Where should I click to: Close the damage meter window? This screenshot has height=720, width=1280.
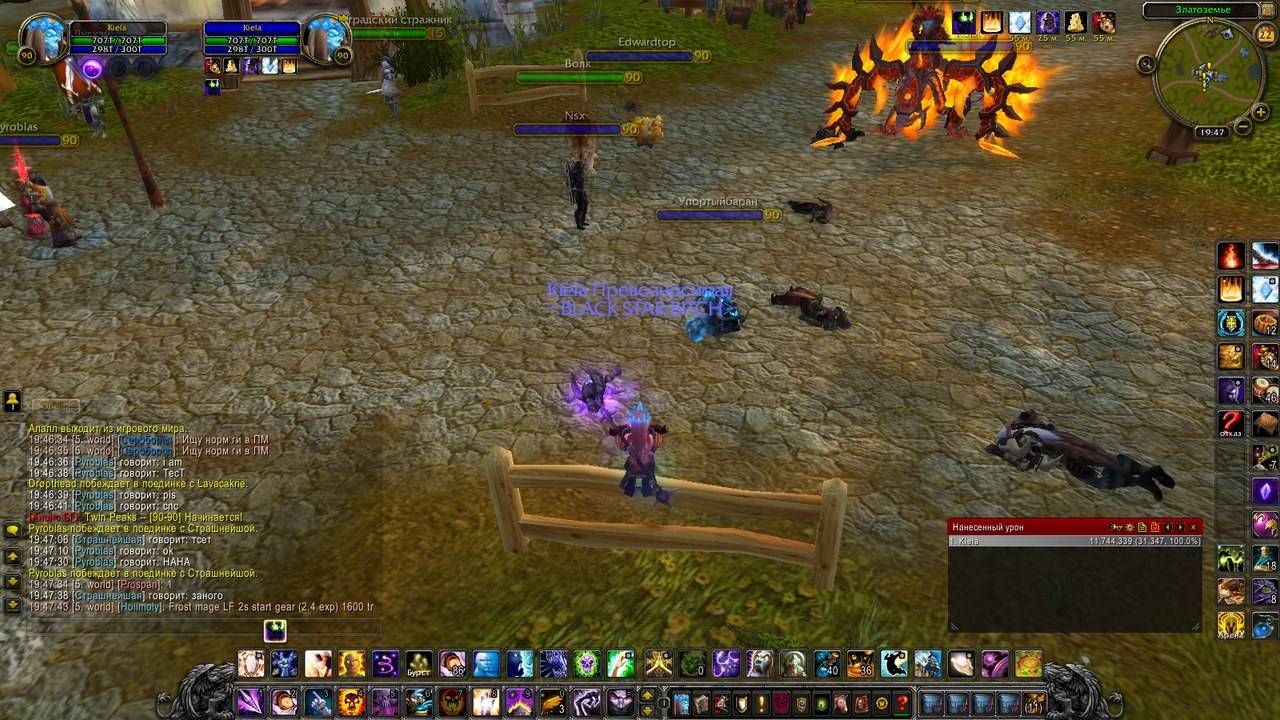[x=1193, y=527]
